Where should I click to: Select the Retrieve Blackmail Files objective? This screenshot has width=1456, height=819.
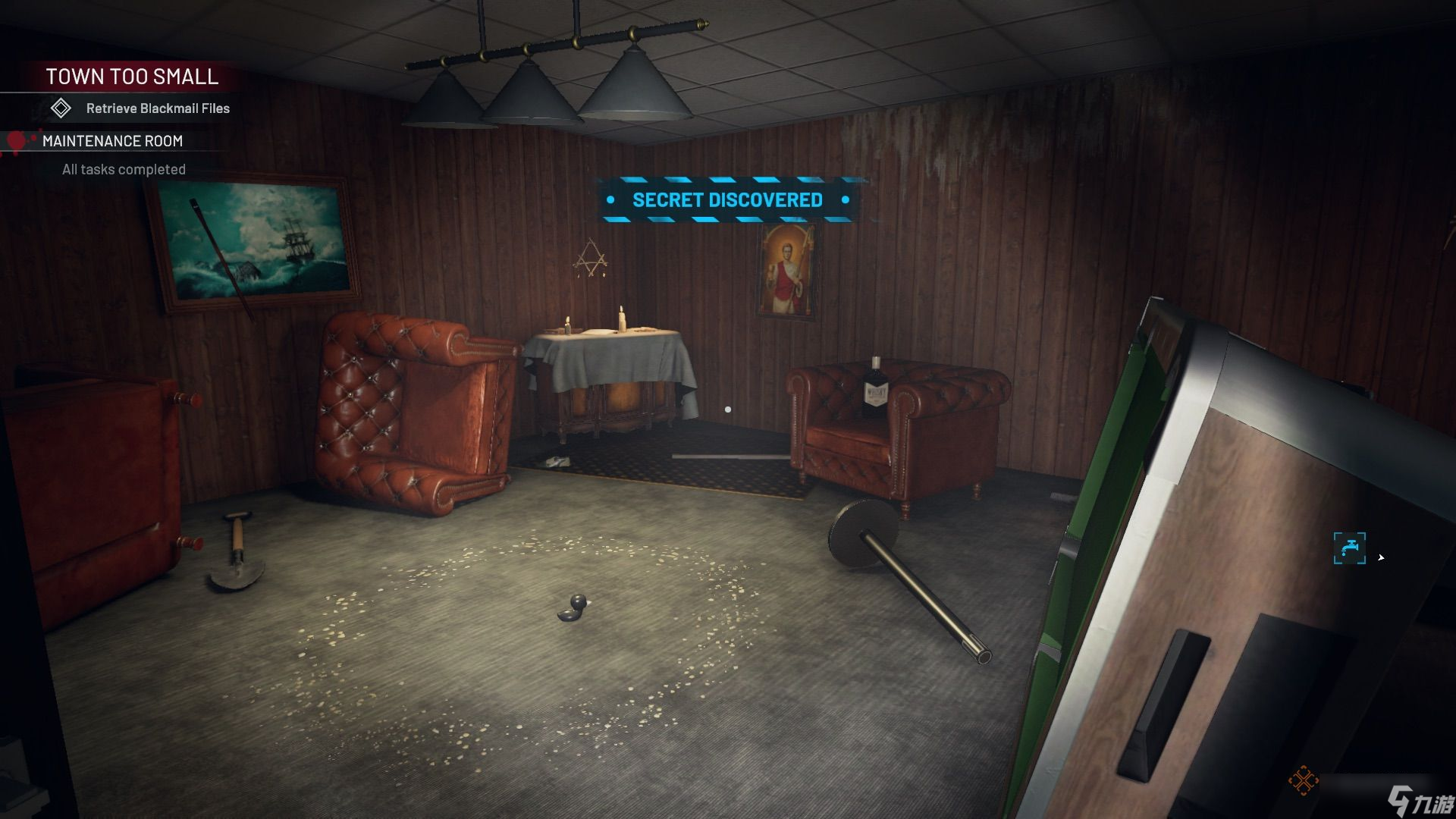point(157,108)
